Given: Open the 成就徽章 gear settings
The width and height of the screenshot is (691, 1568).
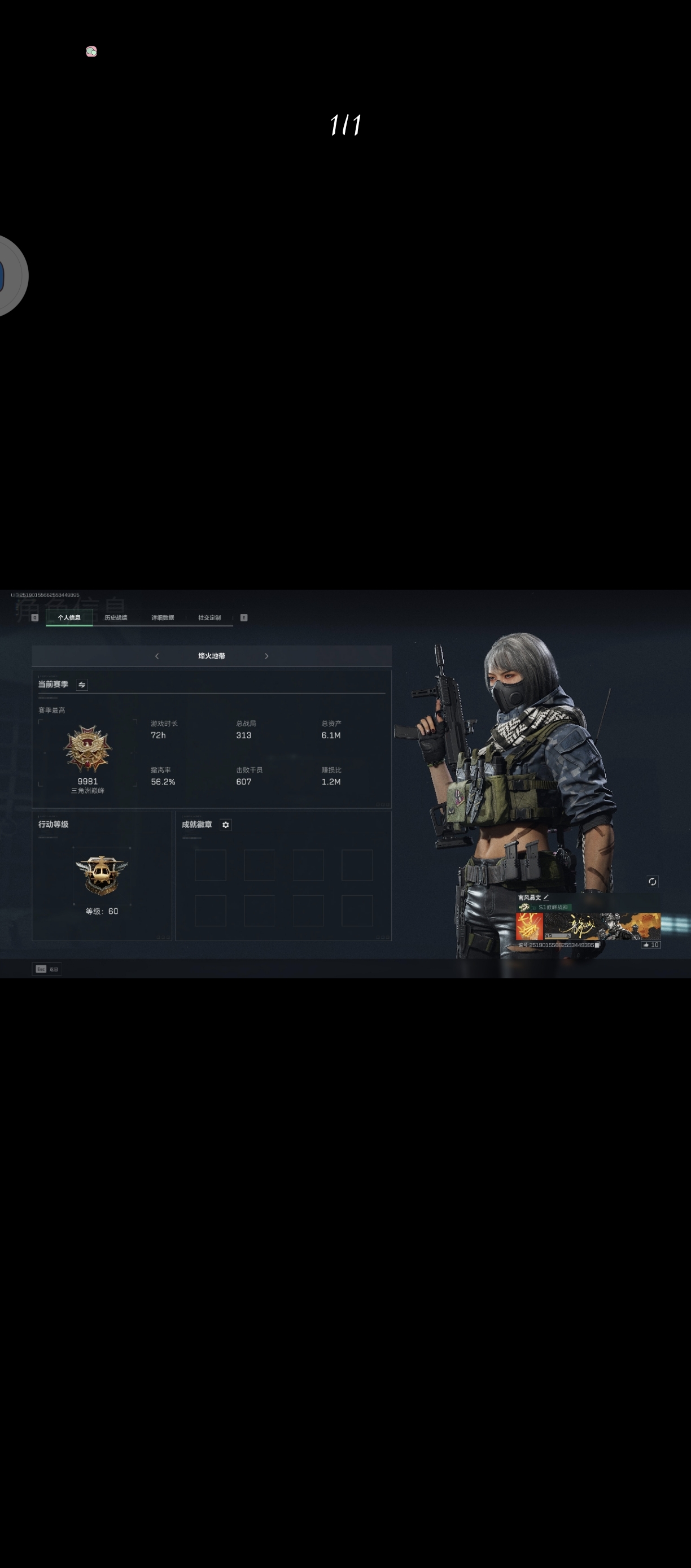Looking at the screenshot, I should click(226, 825).
